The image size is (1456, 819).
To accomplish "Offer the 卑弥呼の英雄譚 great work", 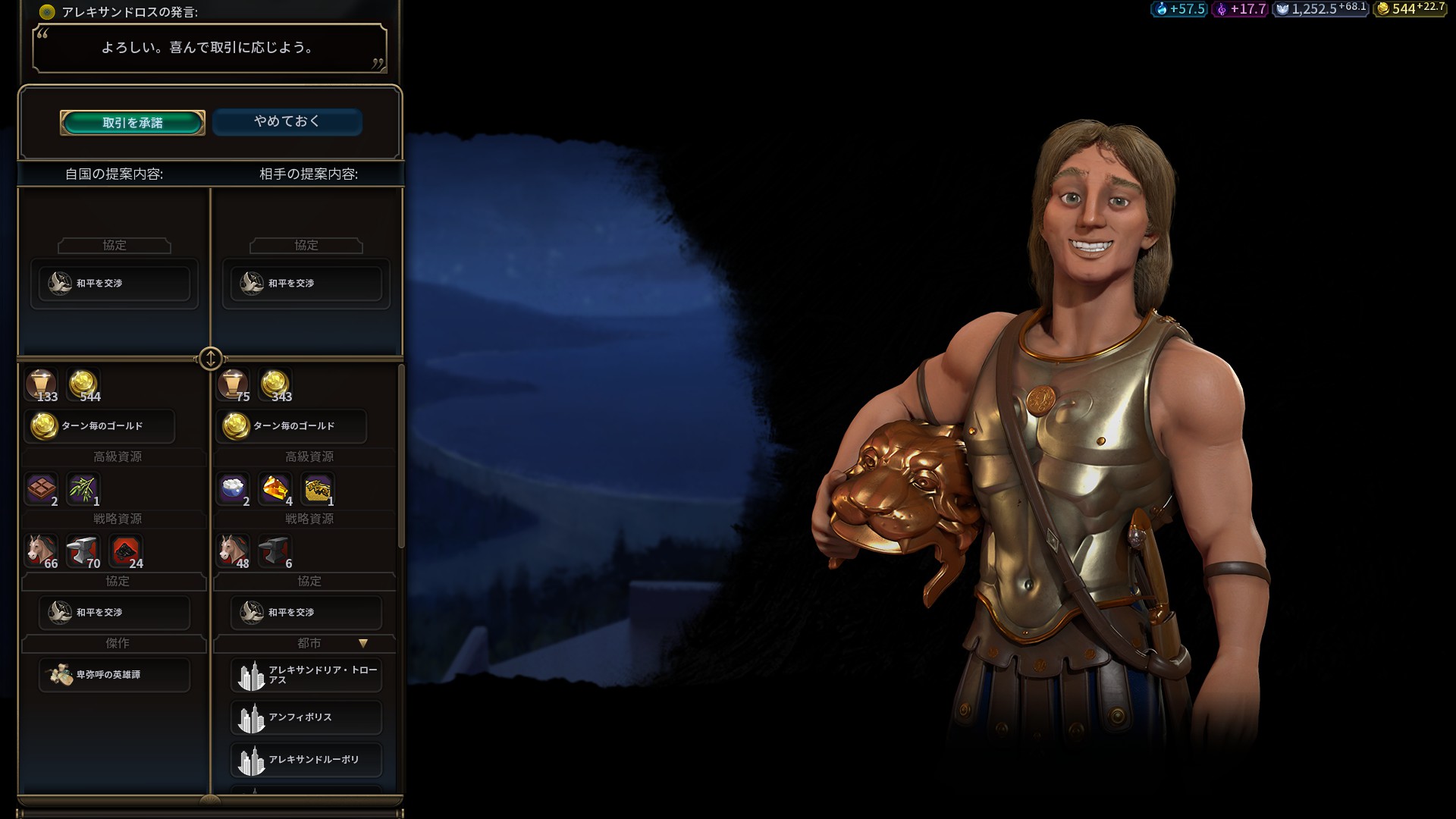I will [114, 674].
